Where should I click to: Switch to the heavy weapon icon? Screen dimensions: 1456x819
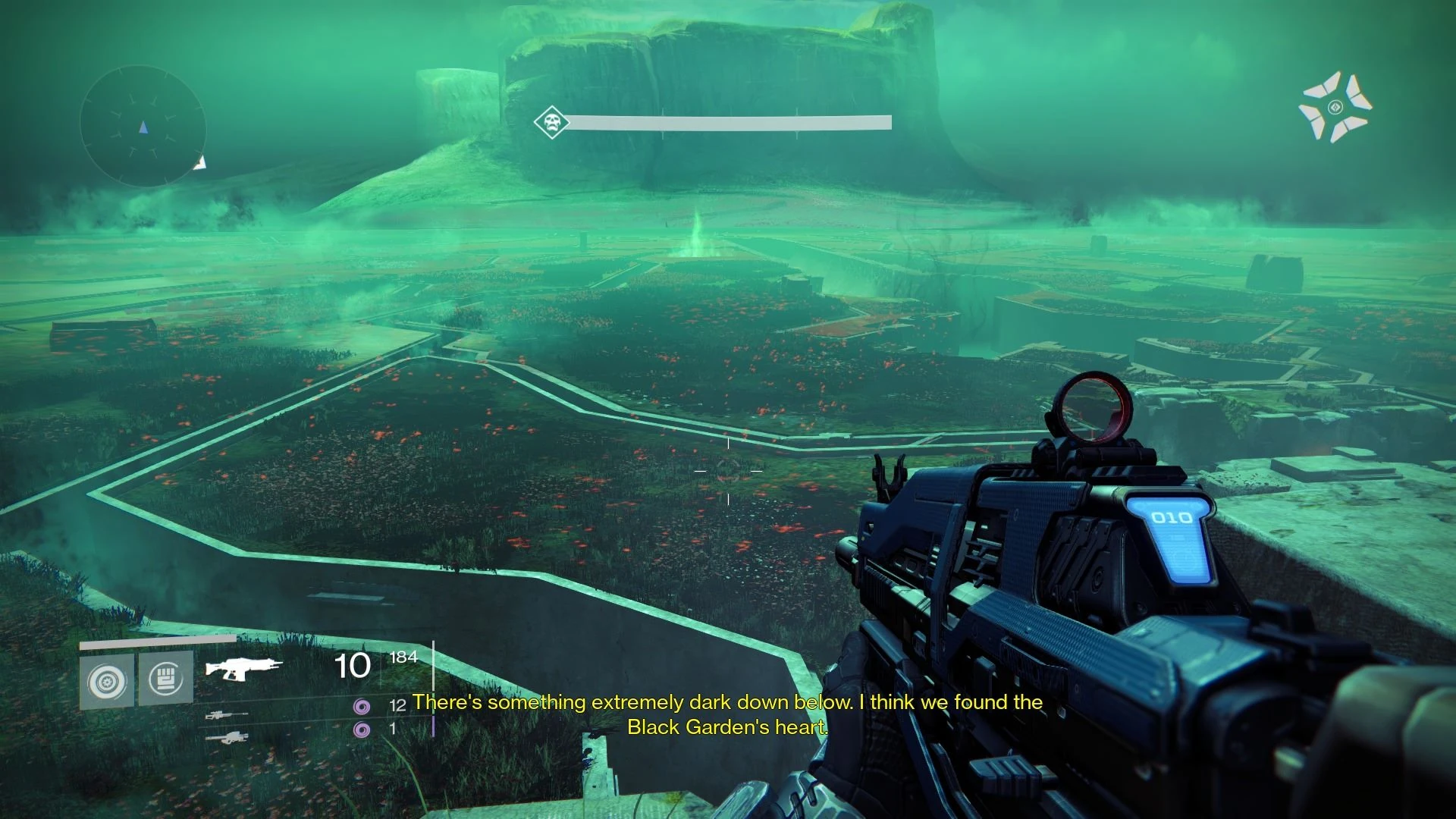pos(227,737)
